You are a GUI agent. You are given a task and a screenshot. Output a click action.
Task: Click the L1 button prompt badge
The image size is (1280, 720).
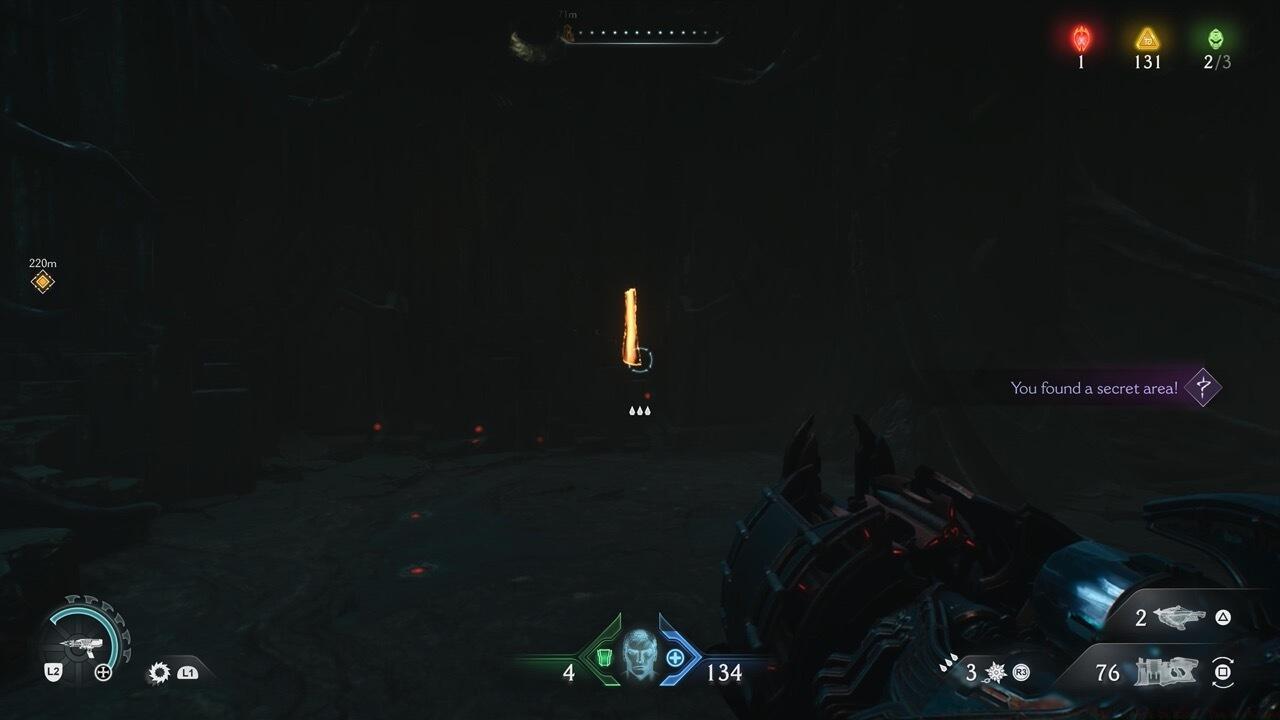[x=186, y=673]
